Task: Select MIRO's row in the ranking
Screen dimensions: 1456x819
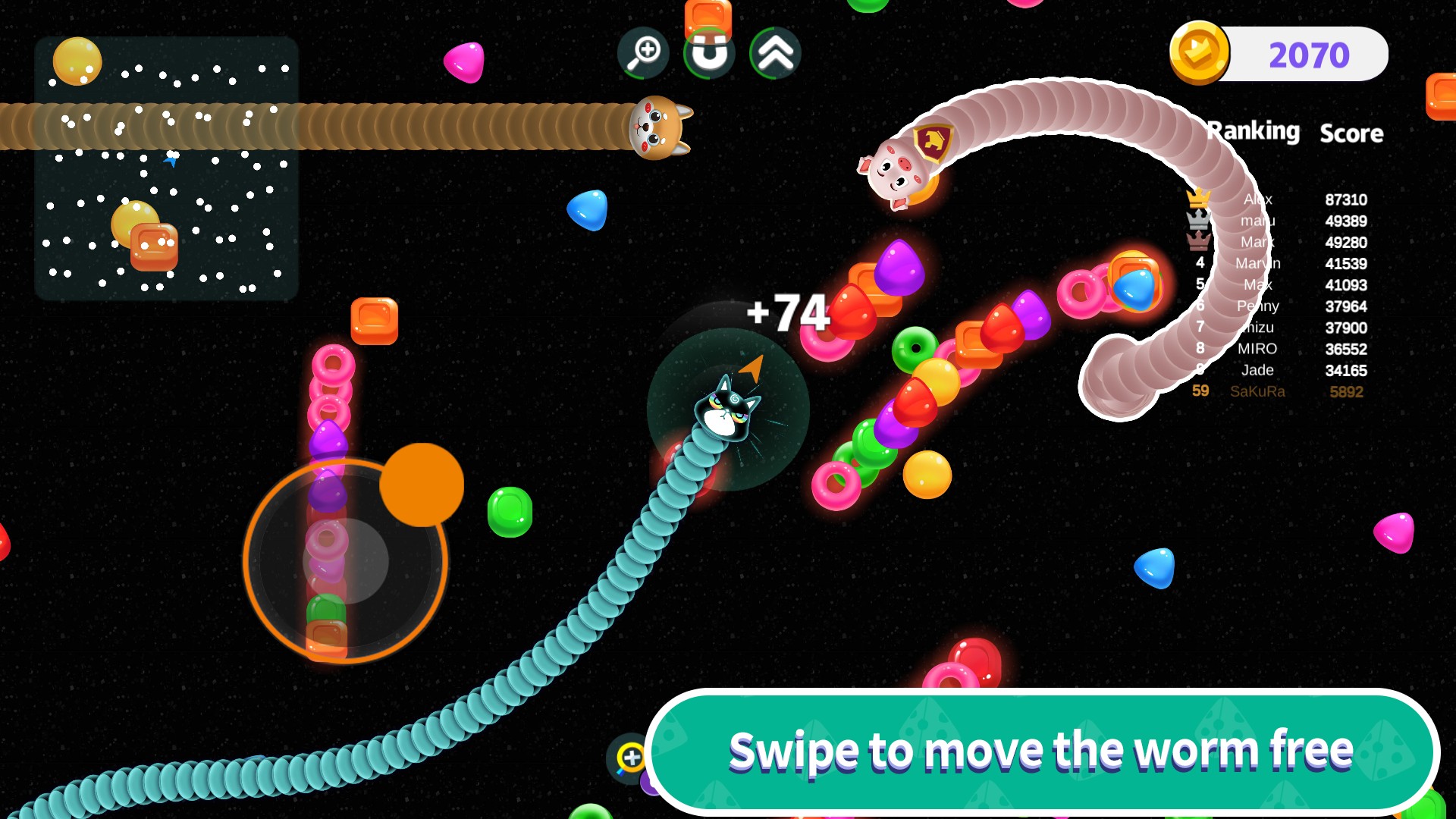Action: tap(1282, 349)
